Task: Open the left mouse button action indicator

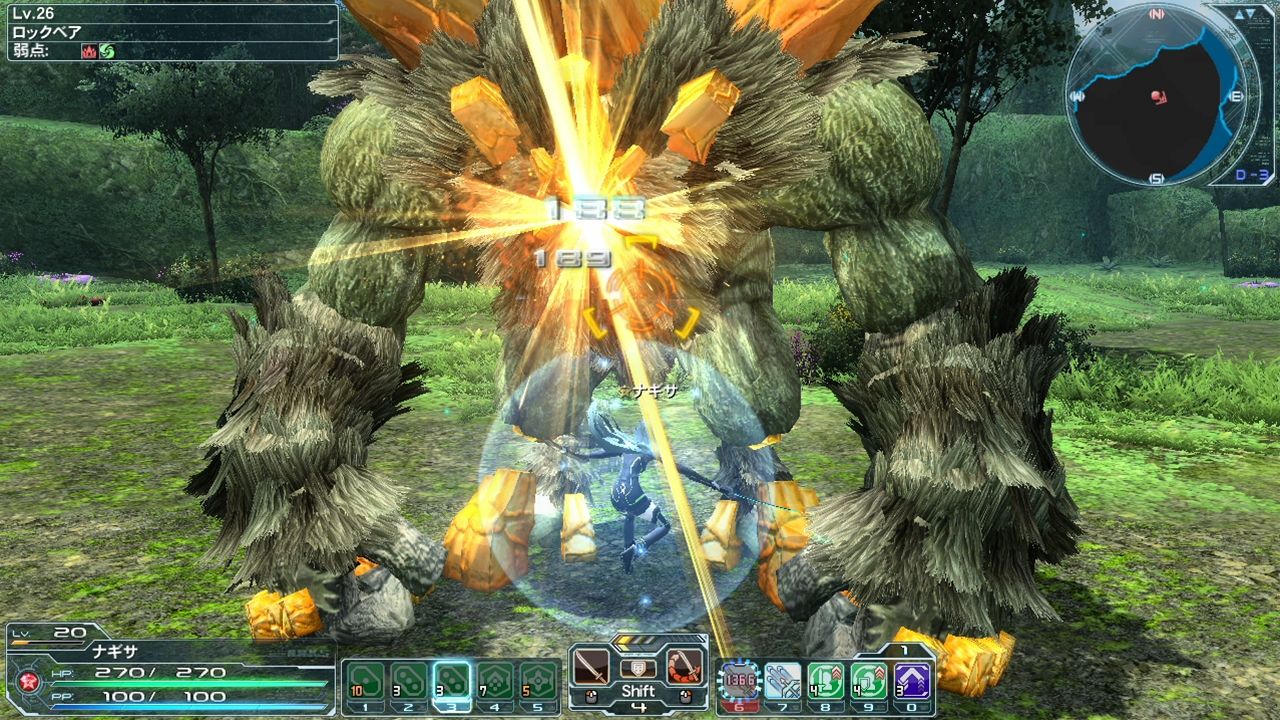Action: tap(591, 697)
